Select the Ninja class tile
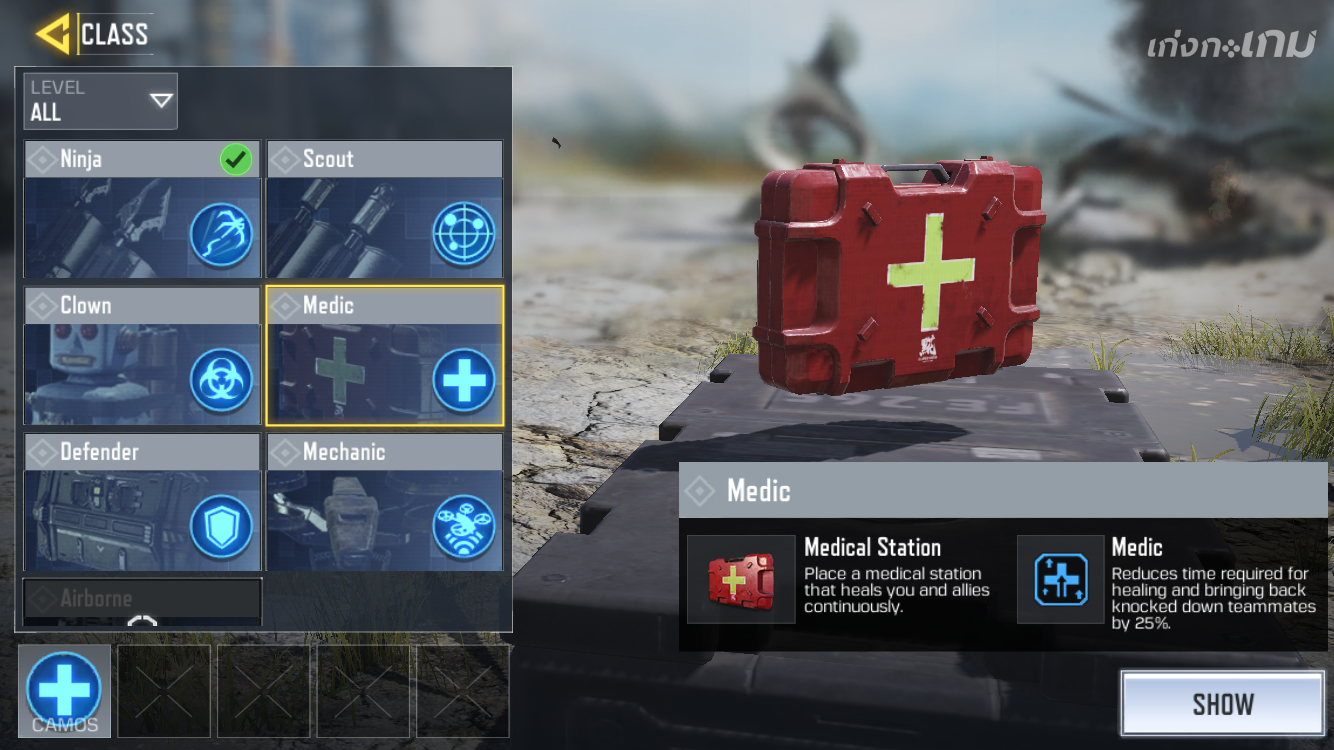1334x750 pixels. coord(142,209)
